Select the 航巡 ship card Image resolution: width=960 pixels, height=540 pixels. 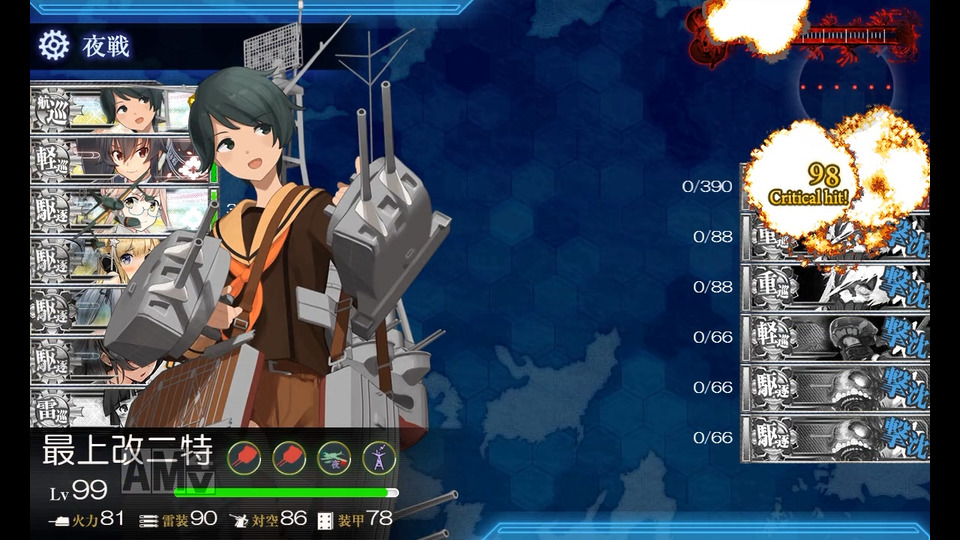tap(100, 108)
